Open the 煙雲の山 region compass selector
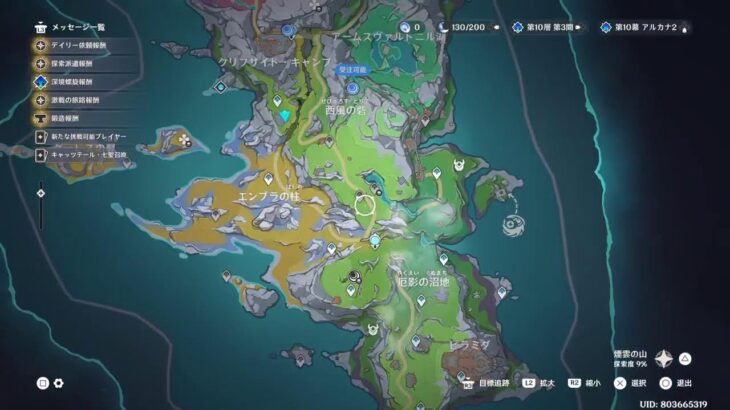Image resolution: width=730 pixels, height=410 pixels. click(x=663, y=359)
